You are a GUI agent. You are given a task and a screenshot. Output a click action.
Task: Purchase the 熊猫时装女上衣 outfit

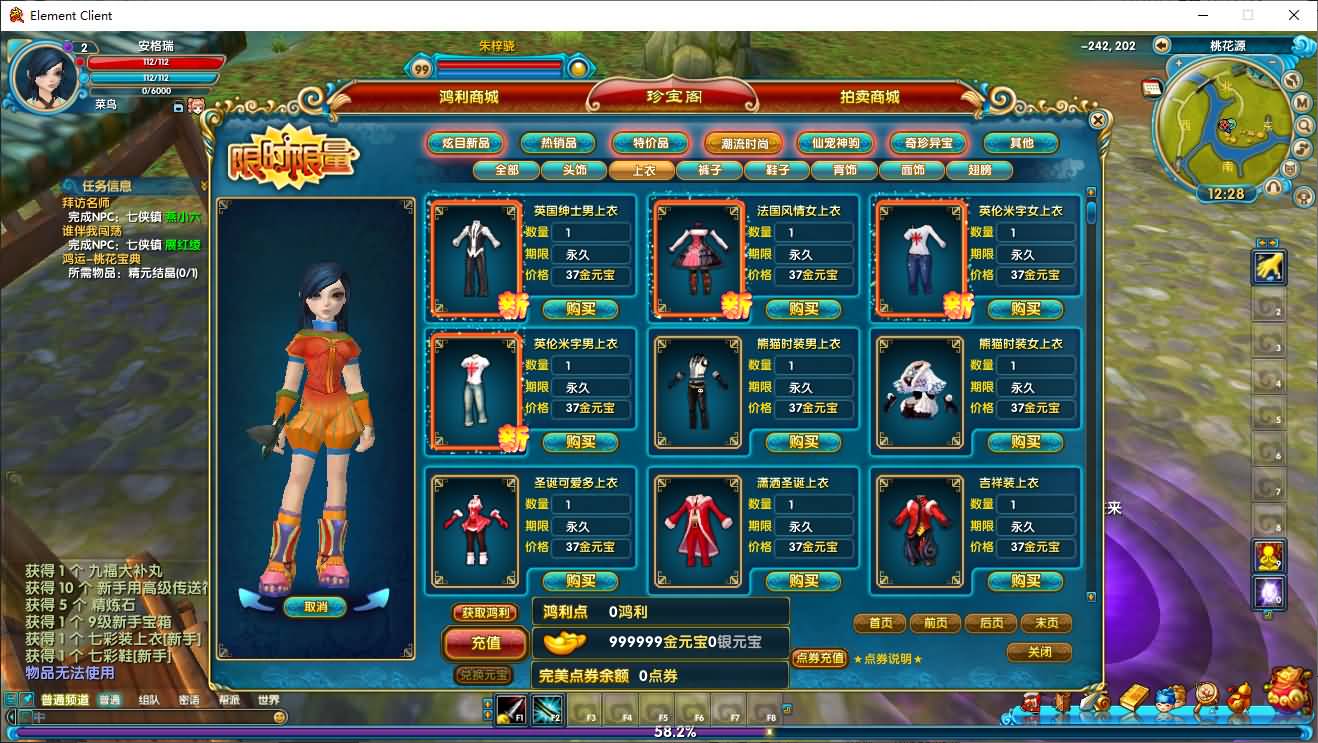pos(1025,441)
